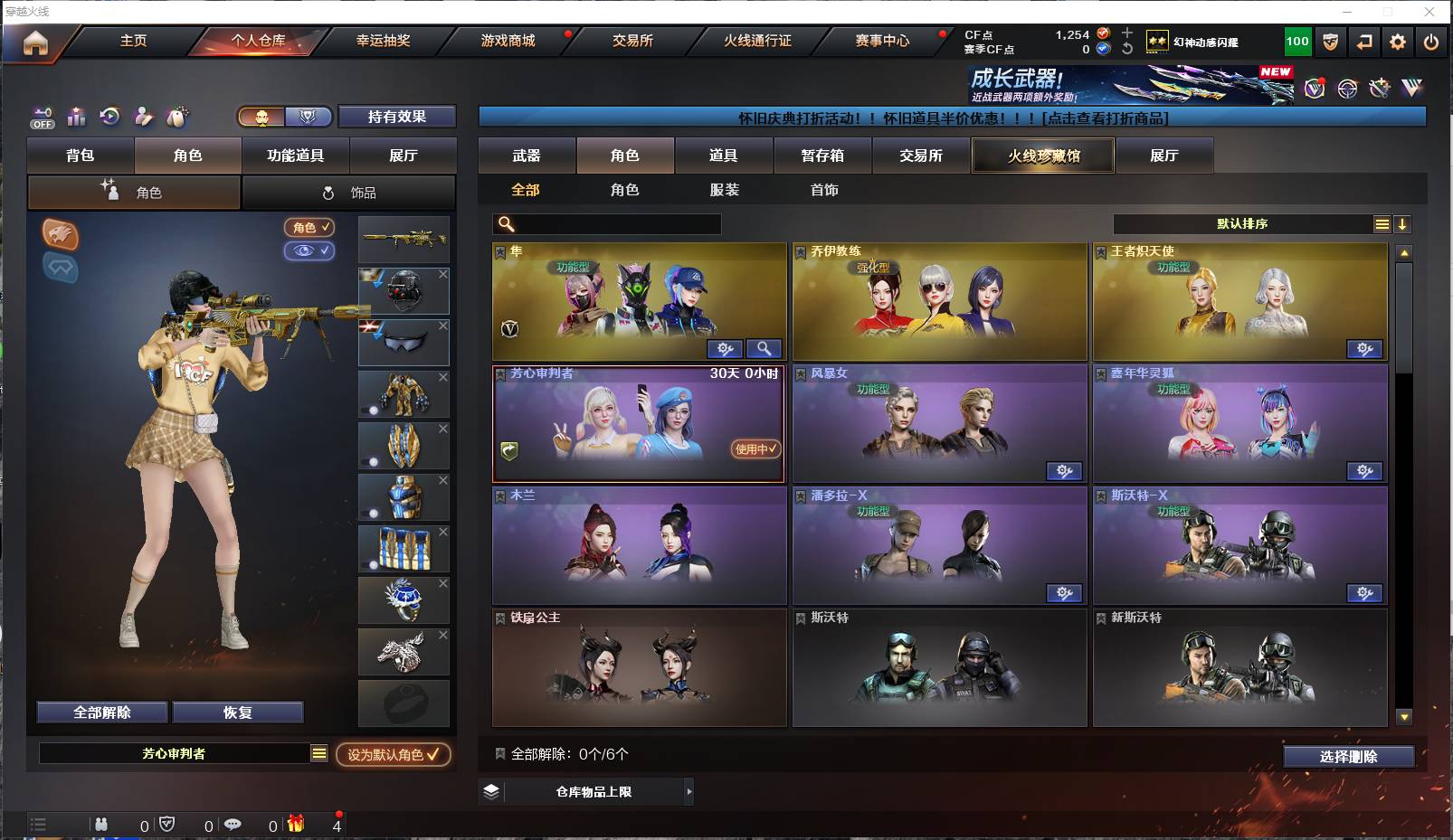
Task: Click the circular replay arrow icon in toolbar
Action: 109,116
